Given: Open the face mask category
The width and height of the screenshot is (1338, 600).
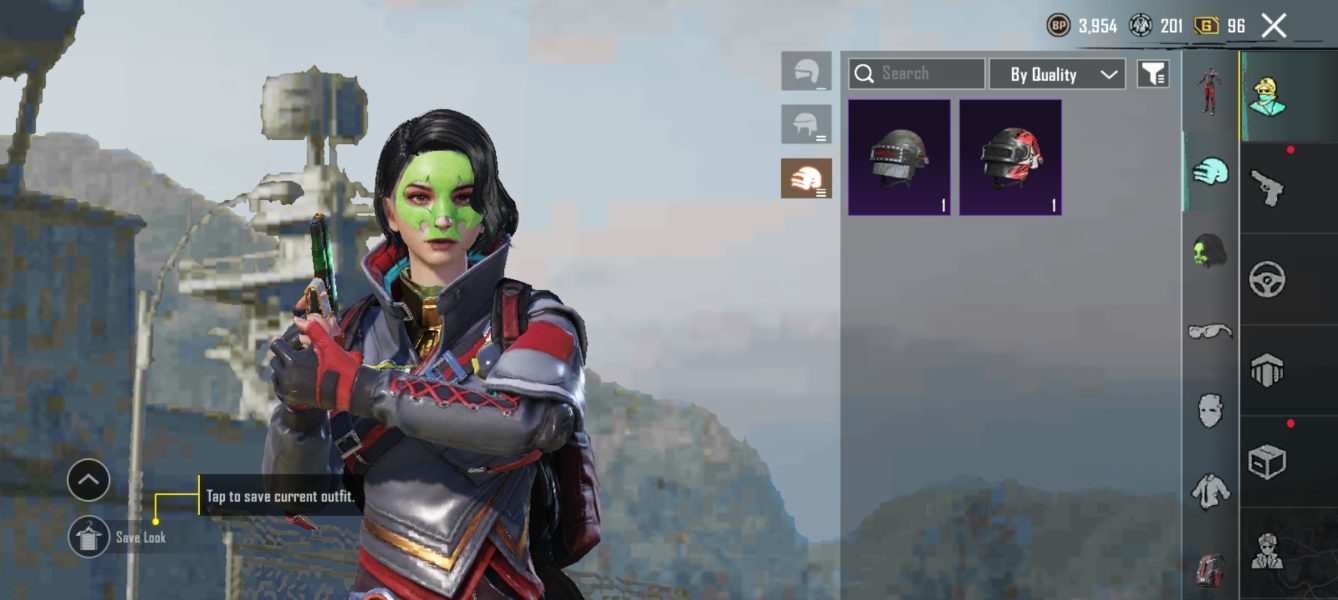Looking at the screenshot, I should pyautogui.click(x=1211, y=411).
